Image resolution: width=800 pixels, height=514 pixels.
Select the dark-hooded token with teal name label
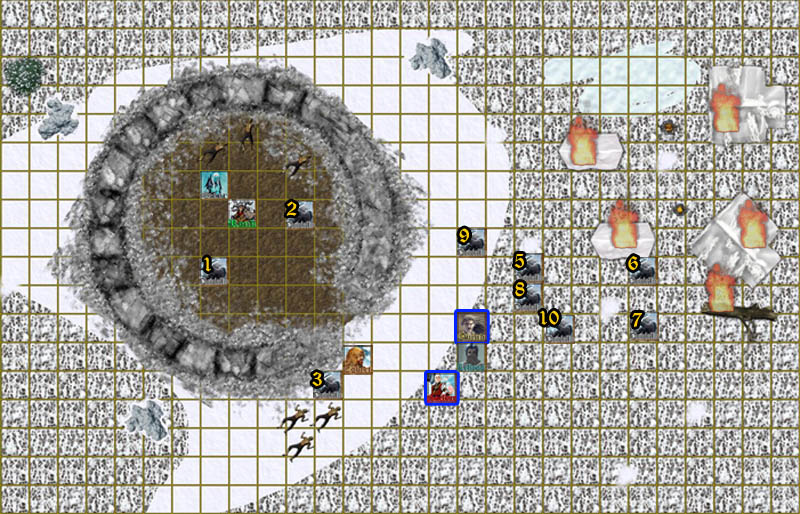471,355
